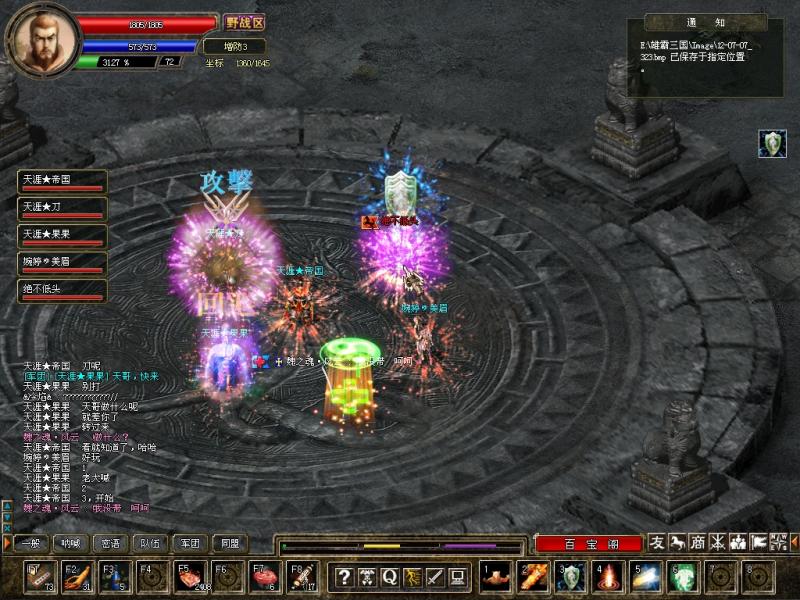Select party member 天涯★帝国 in the team list
Screen dimensions: 800x600
[x=62, y=181]
